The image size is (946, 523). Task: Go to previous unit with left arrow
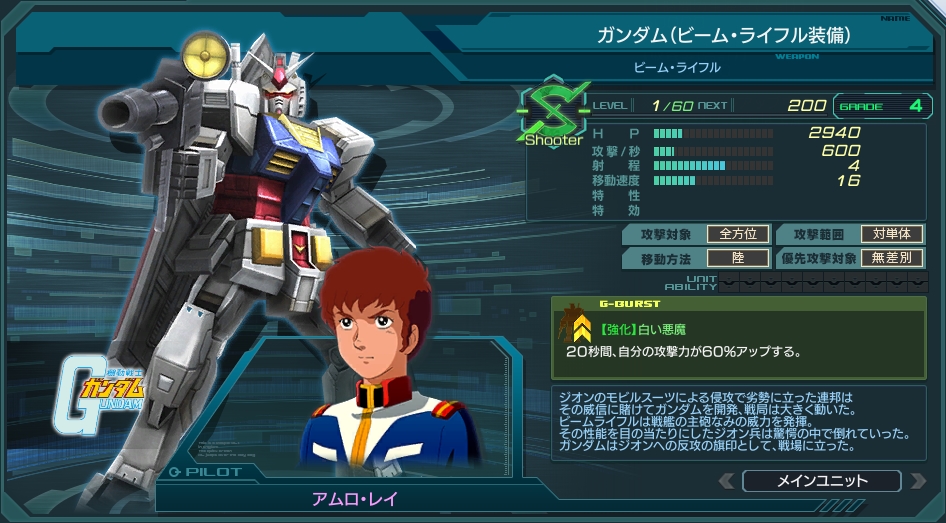pos(727,481)
